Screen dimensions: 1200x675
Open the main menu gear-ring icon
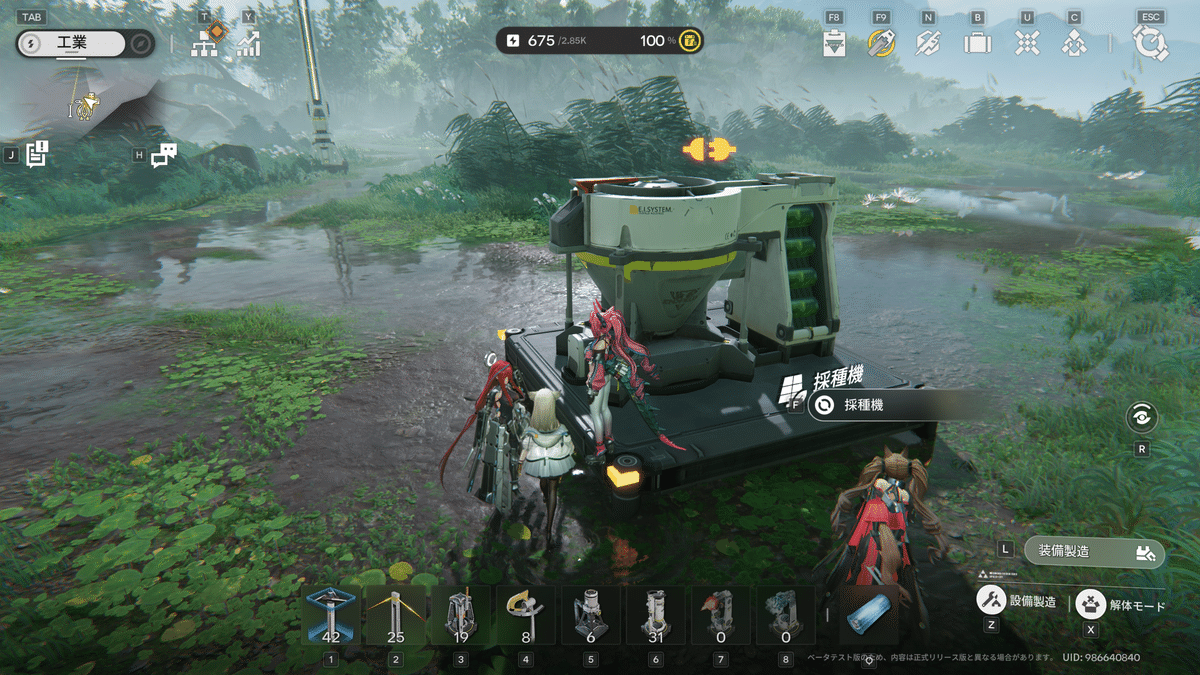point(1150,43)
